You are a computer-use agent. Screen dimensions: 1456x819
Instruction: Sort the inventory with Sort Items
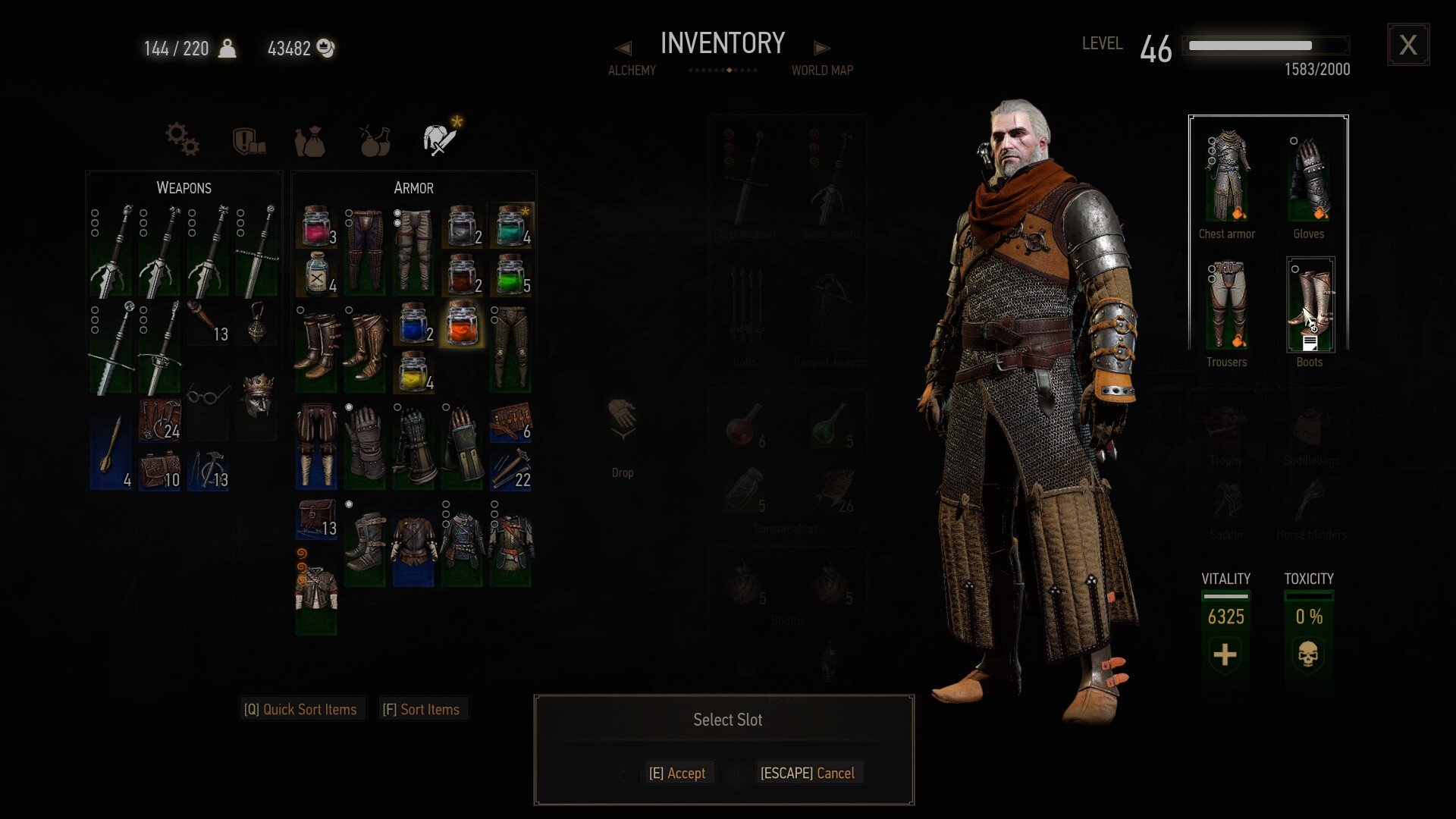click(x=421, y=709)
